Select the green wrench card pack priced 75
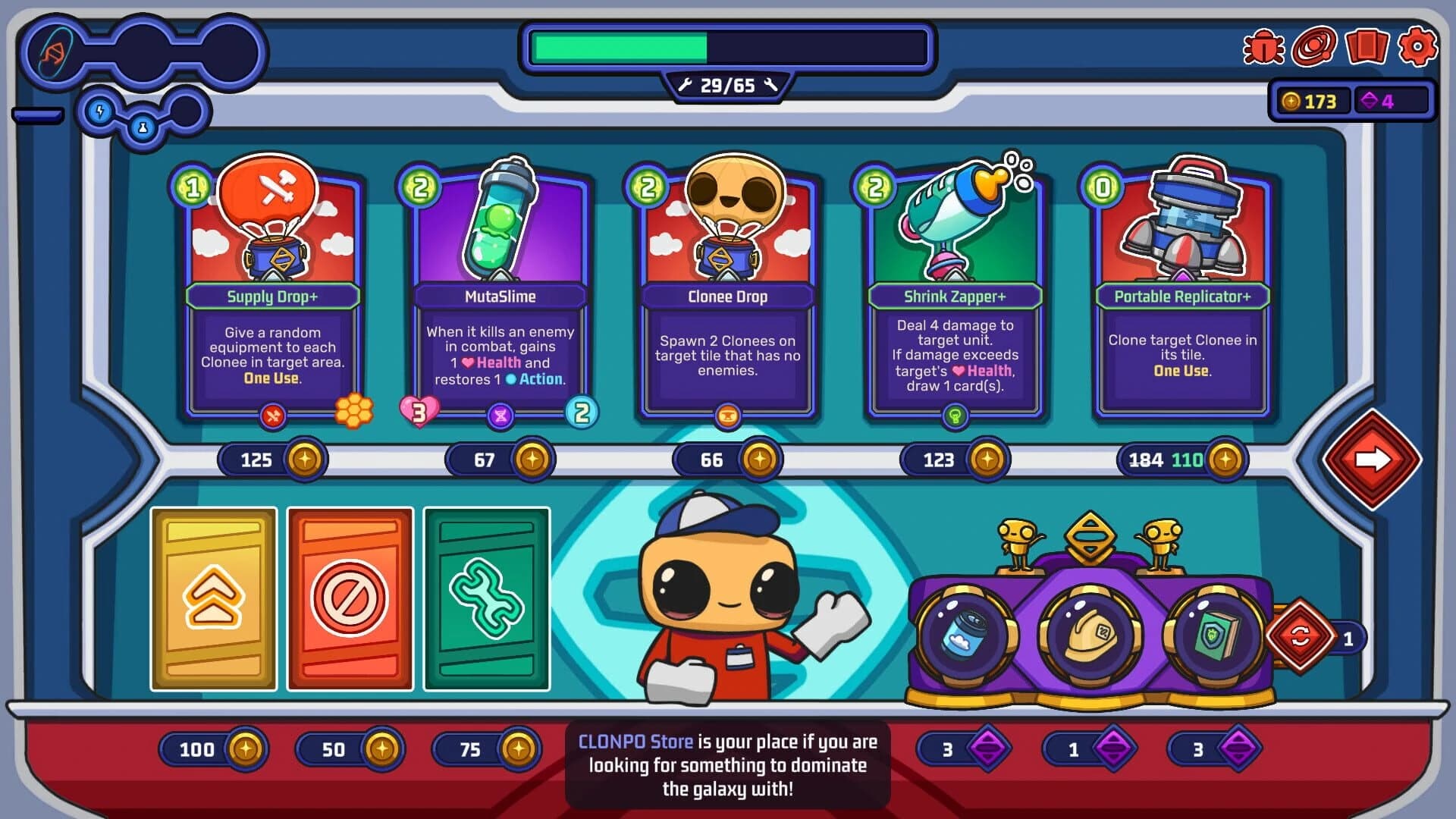 tap(488, 599)
